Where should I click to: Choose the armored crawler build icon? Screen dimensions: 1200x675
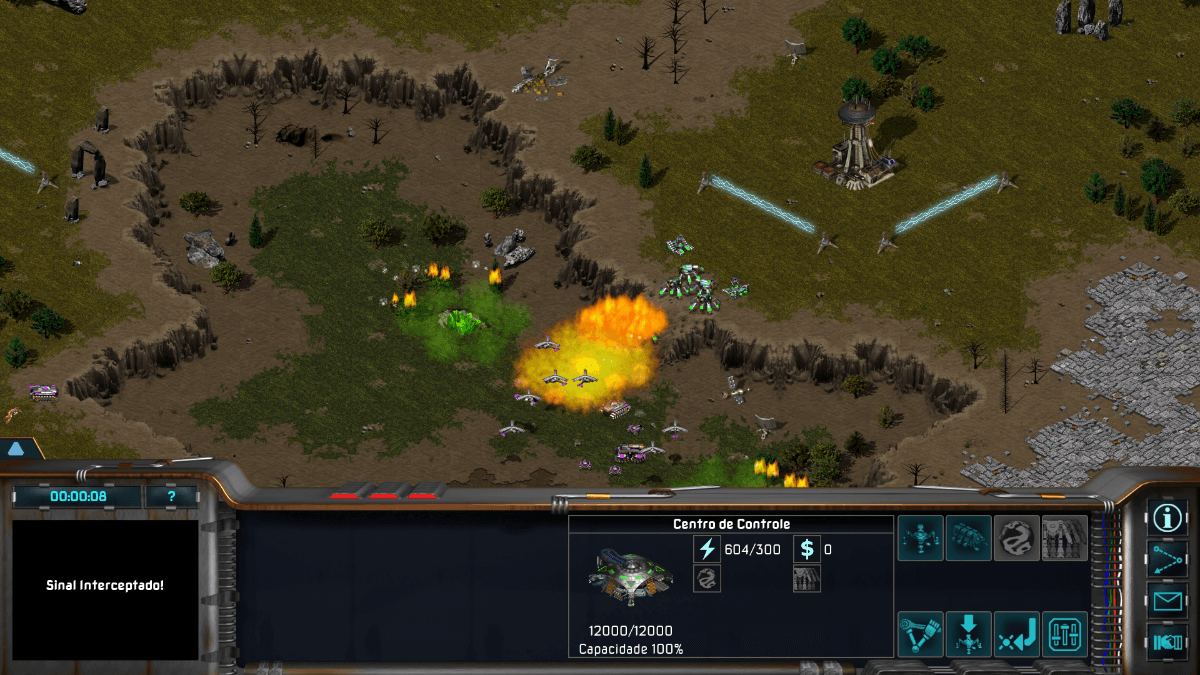point(969,538)
